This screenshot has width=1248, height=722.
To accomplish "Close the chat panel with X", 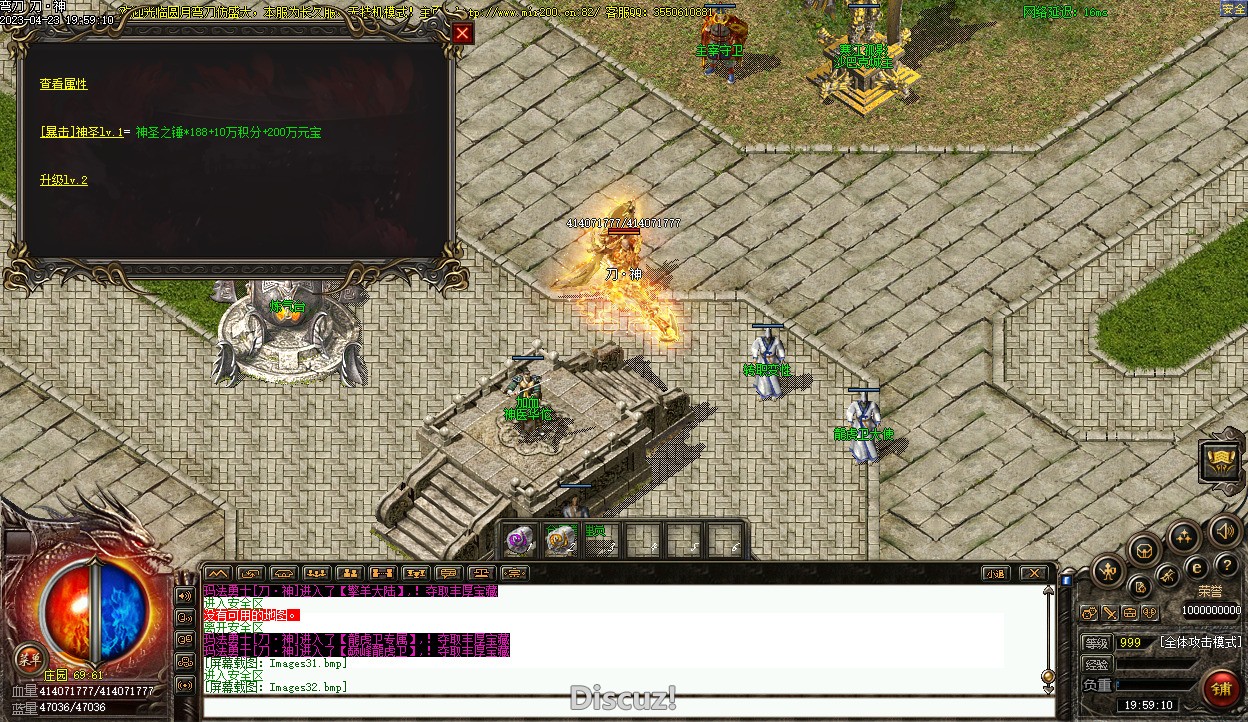I will point(1034,573).
